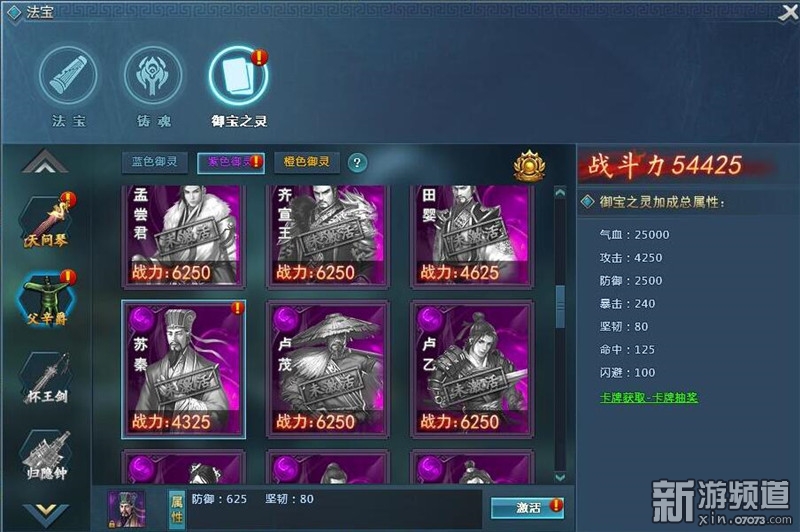Screen dimensions: 800x532
Task: Close the 法宝 window
Action: point(786,11)
